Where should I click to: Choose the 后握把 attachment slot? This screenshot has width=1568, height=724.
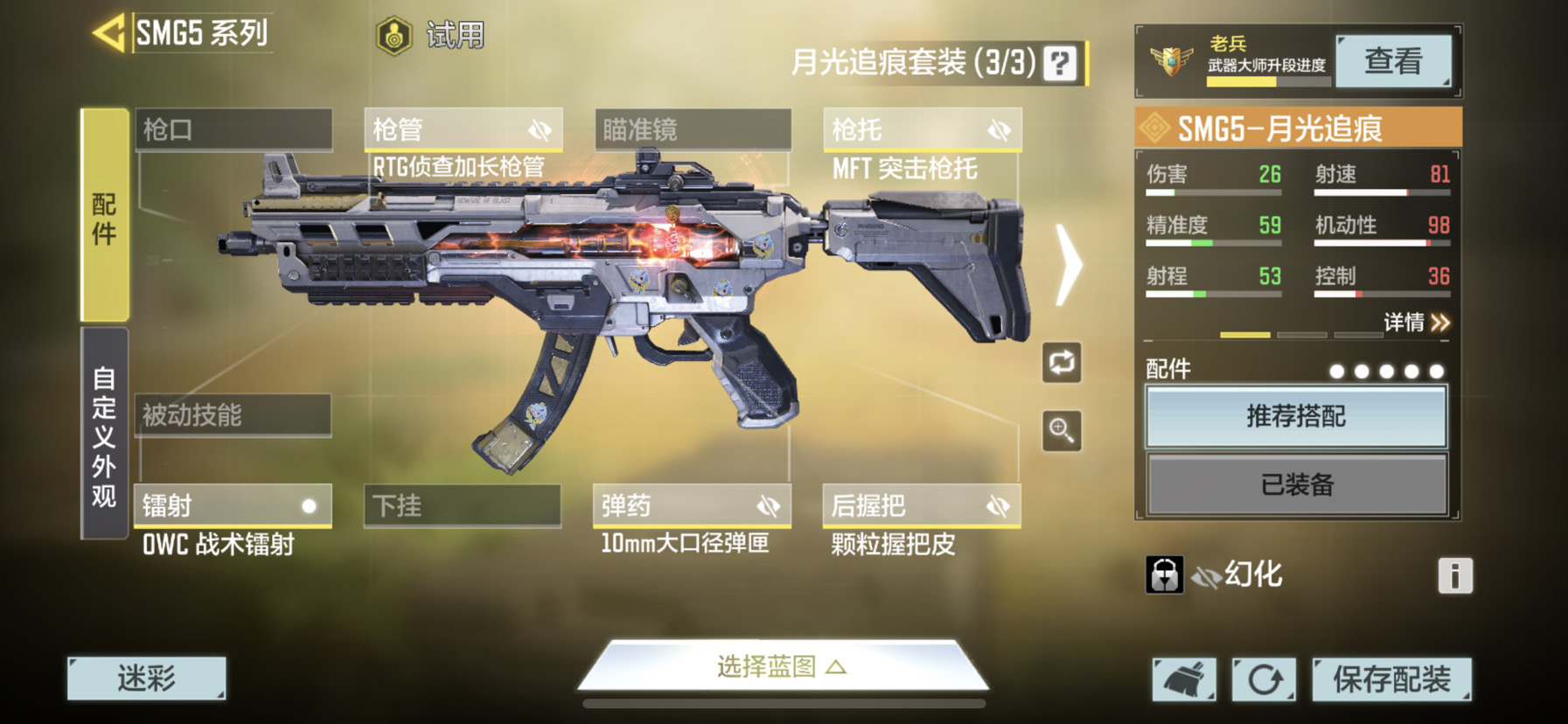pos(921,506)
